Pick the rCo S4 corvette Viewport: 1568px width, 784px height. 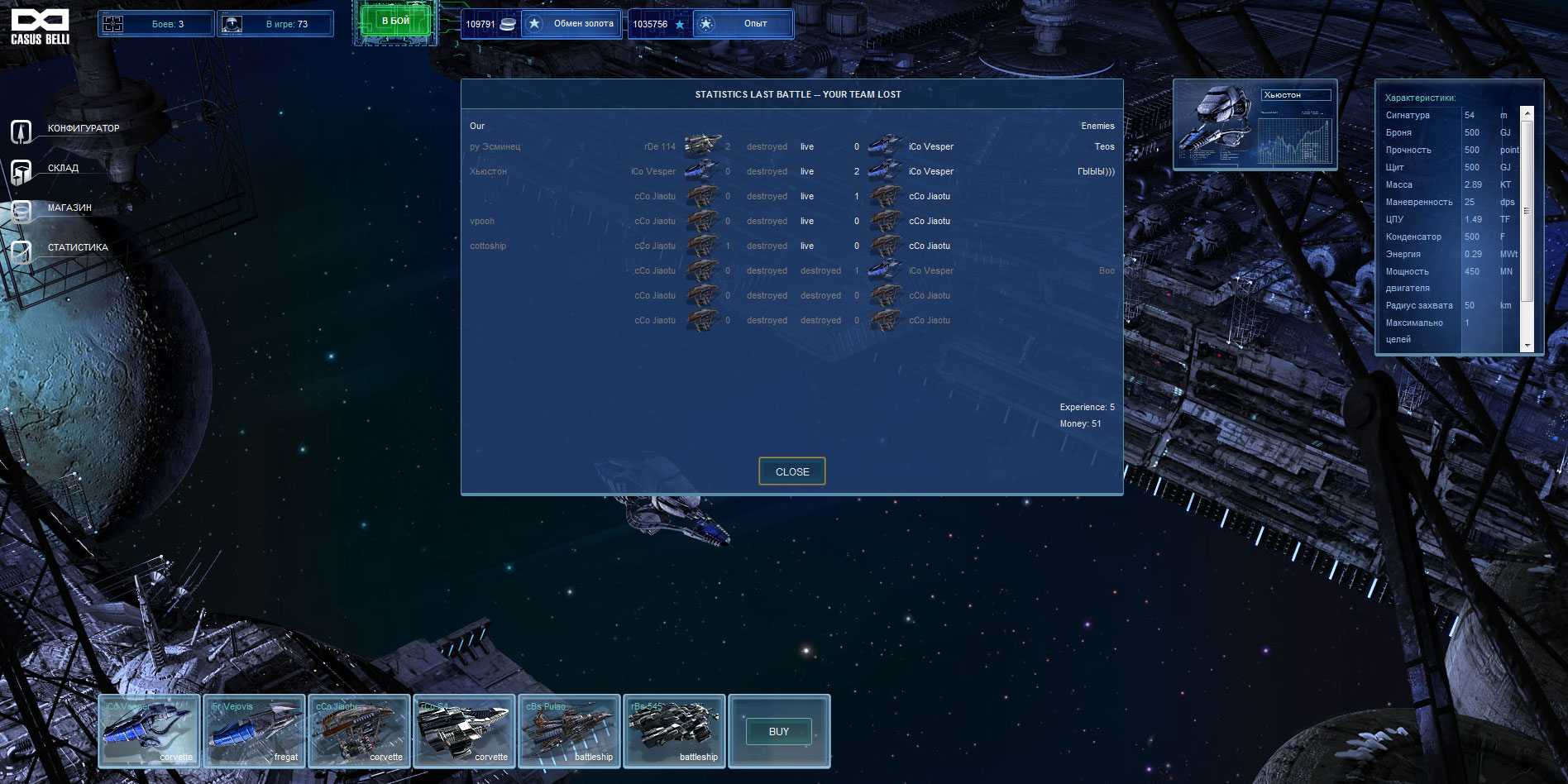pyautogui.click(x=464, y=731)
